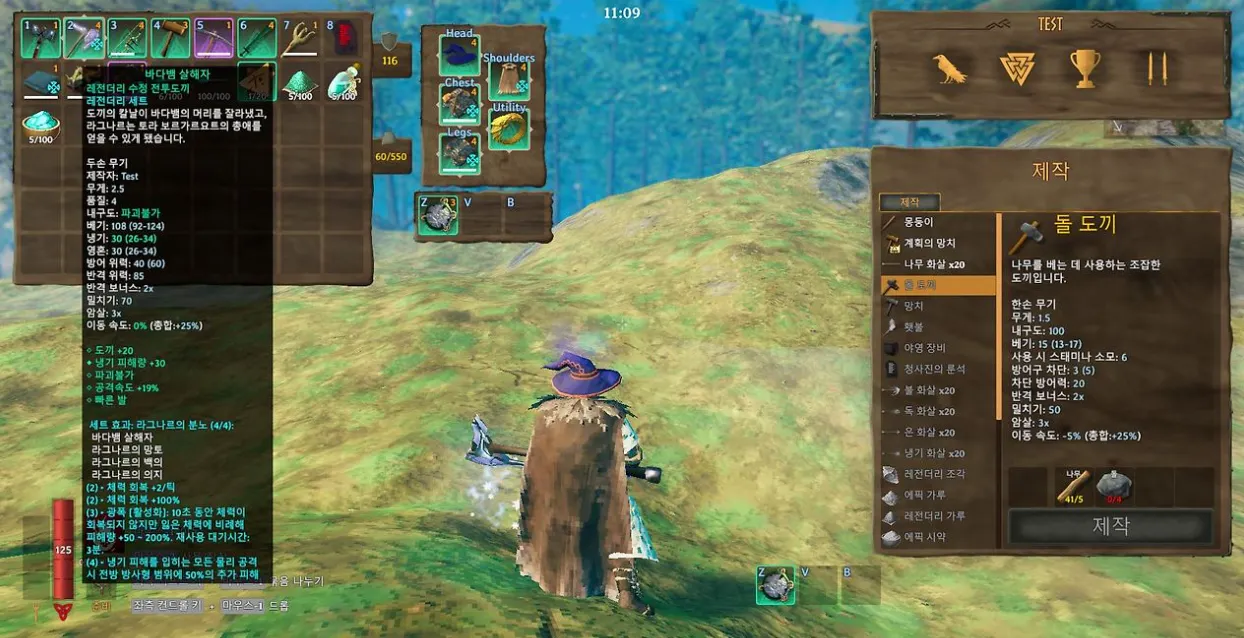Image resolution: width=1244 pixels, height=638 pixels.
Task: Select the antler item in slot 7
Action: pyautogui.click(x=300, y=39)
